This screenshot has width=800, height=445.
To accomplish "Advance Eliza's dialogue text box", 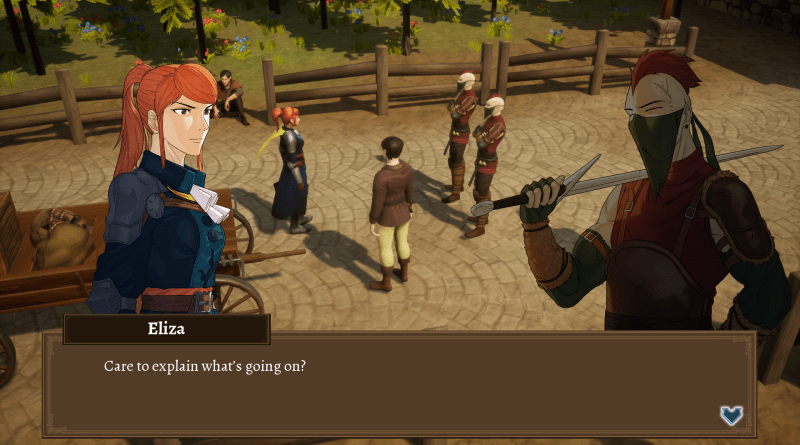I will [400, 385].
